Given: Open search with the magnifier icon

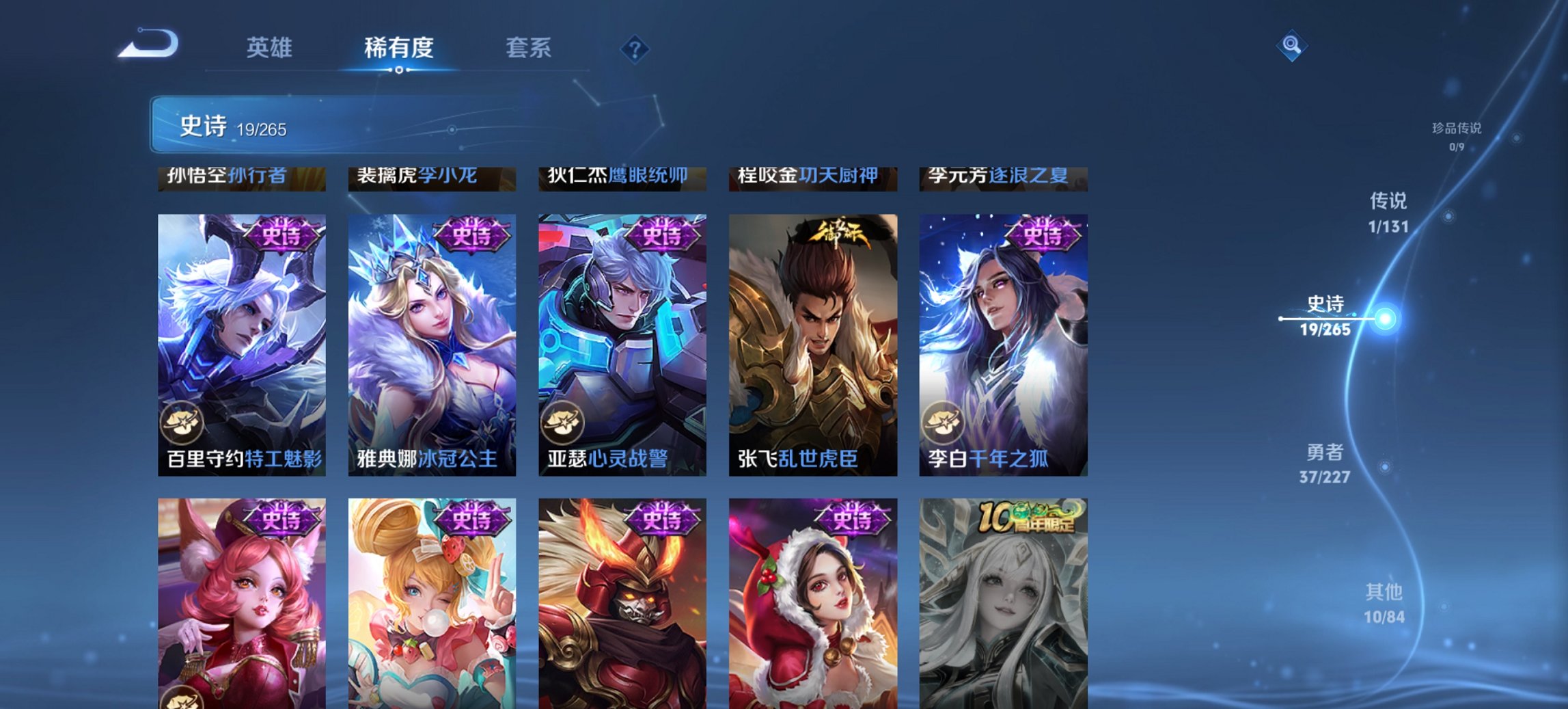Looking at the screenshot, I should [x=1290, y=45].
